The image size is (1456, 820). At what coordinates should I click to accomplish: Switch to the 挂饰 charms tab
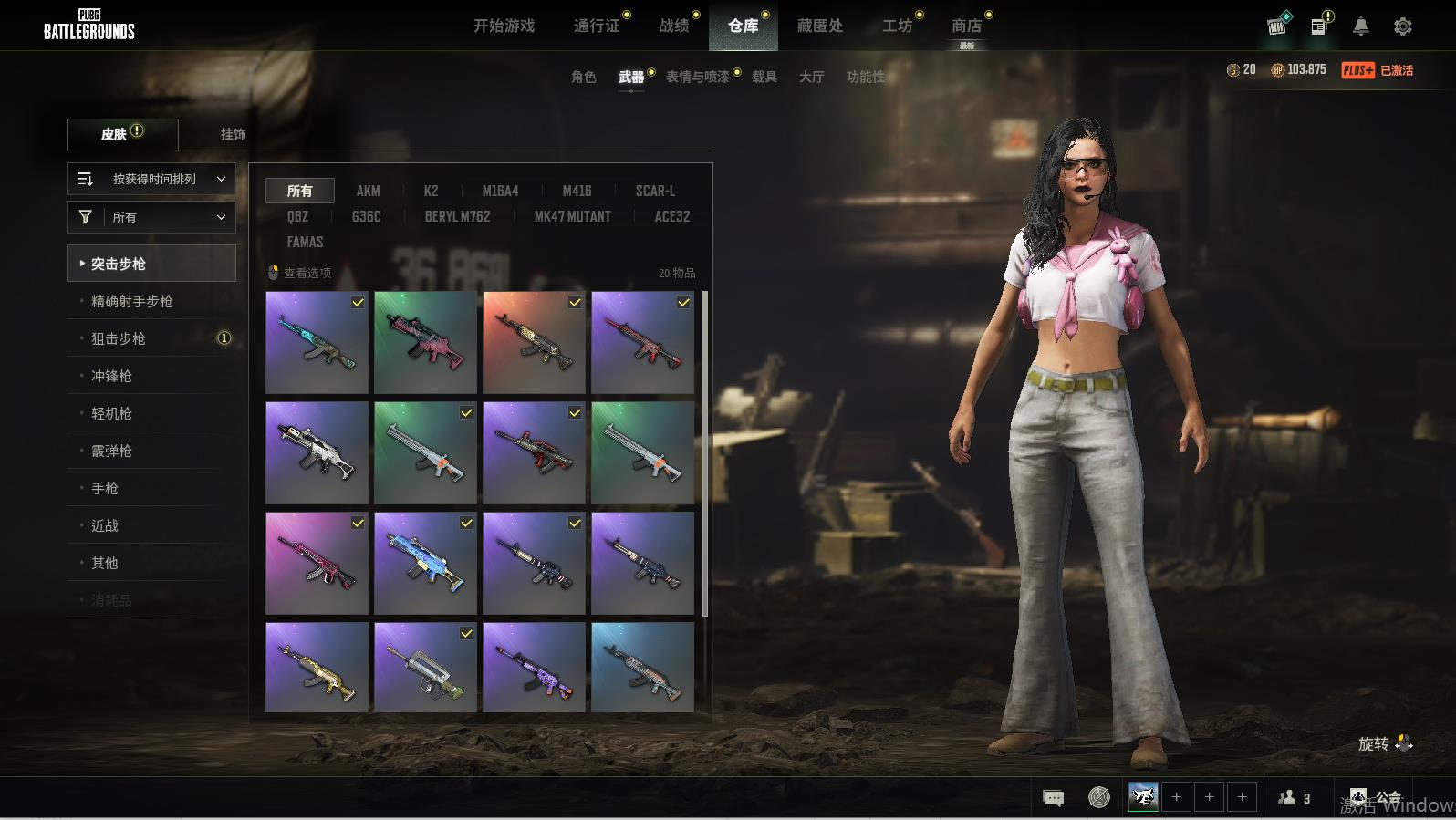[233, 134]
